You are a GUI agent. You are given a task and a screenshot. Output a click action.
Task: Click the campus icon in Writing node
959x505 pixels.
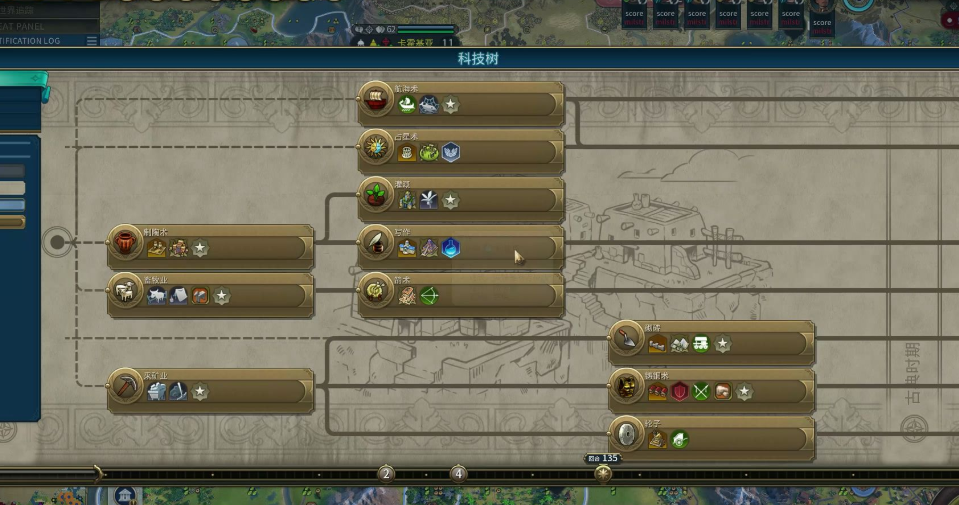[x=407, y=248]
